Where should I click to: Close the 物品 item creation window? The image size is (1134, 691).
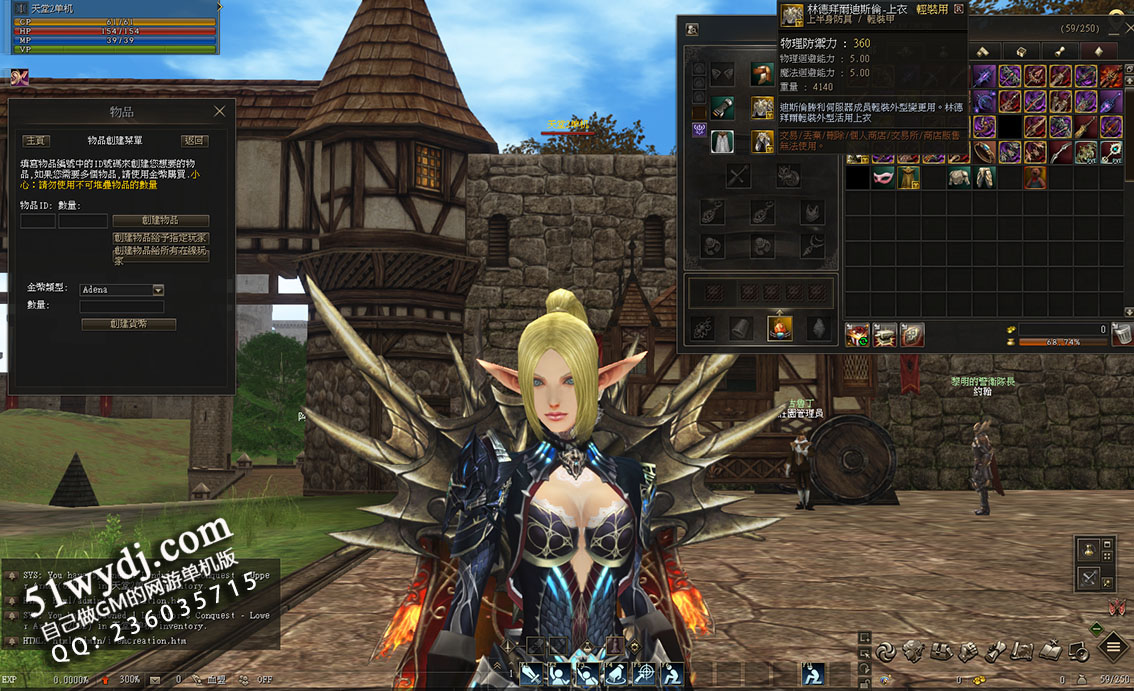[x=219, y=112]
